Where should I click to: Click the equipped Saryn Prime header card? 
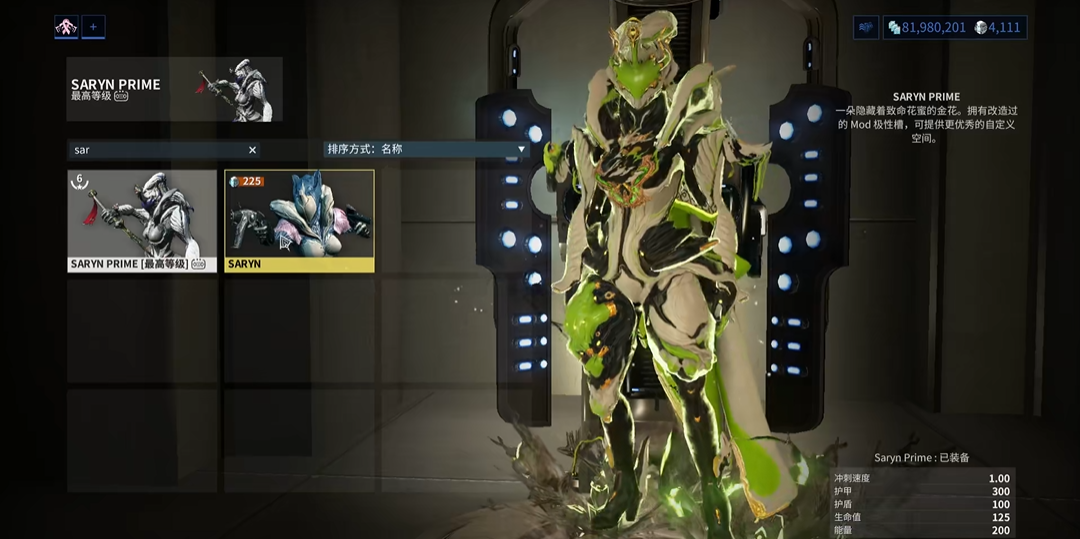coord(174,89)
